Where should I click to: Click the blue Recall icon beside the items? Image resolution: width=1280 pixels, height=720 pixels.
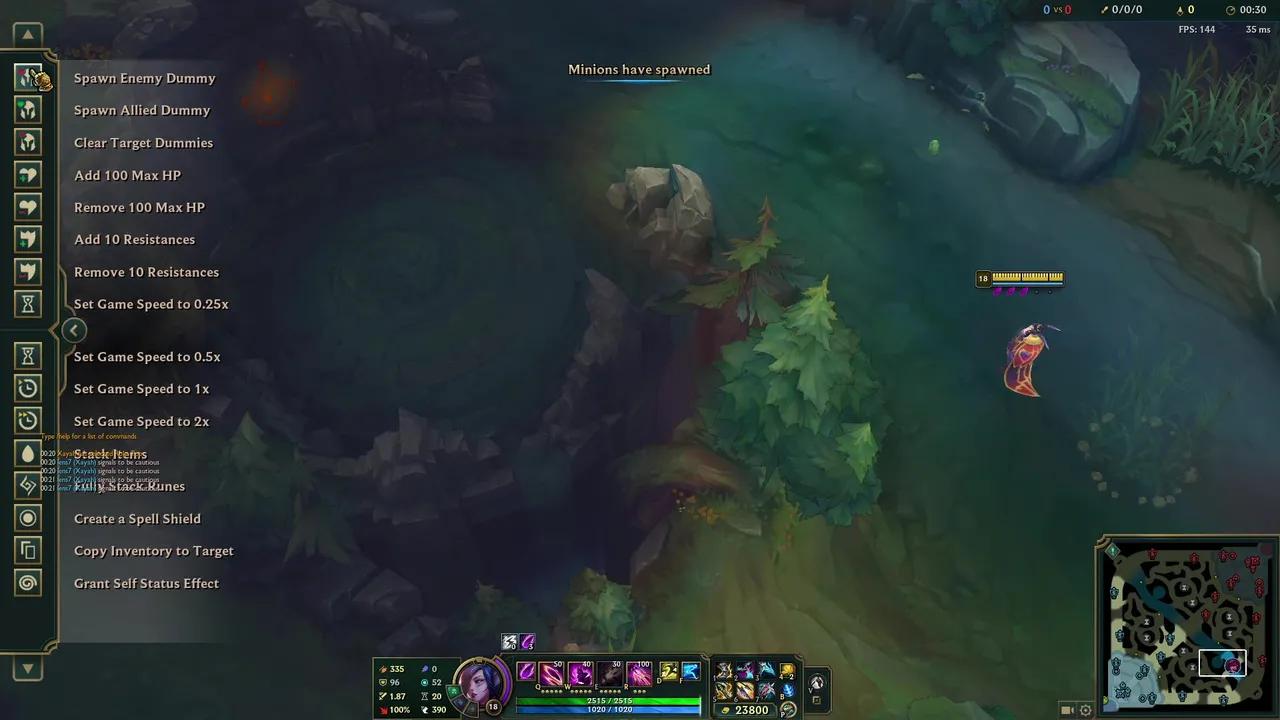tap(790, 690)
